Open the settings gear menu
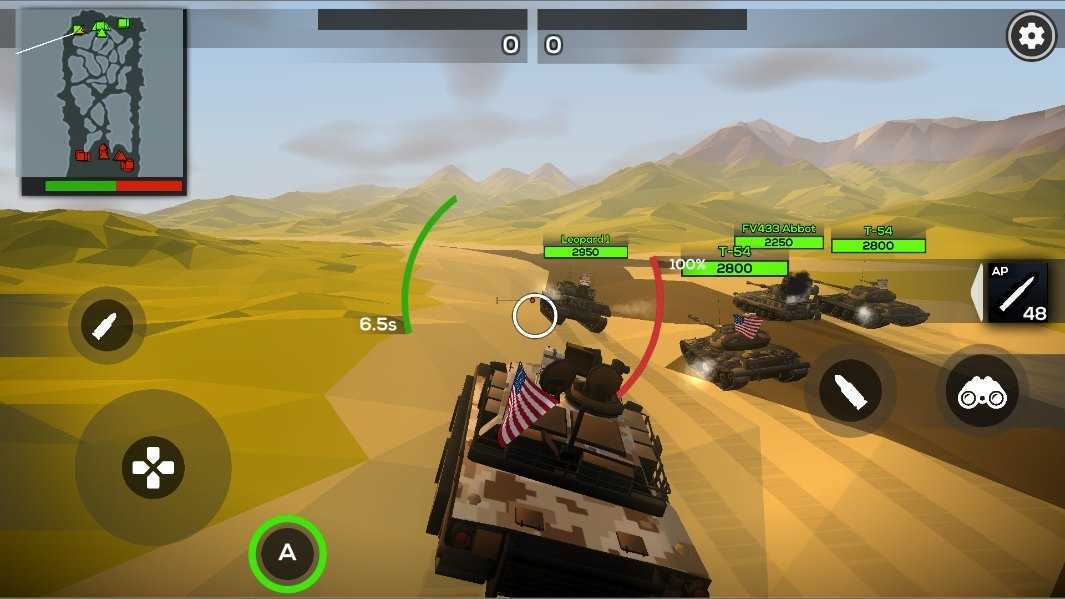The width and height of the screenshot is (1065, 599). click(x=1031, y=37)
